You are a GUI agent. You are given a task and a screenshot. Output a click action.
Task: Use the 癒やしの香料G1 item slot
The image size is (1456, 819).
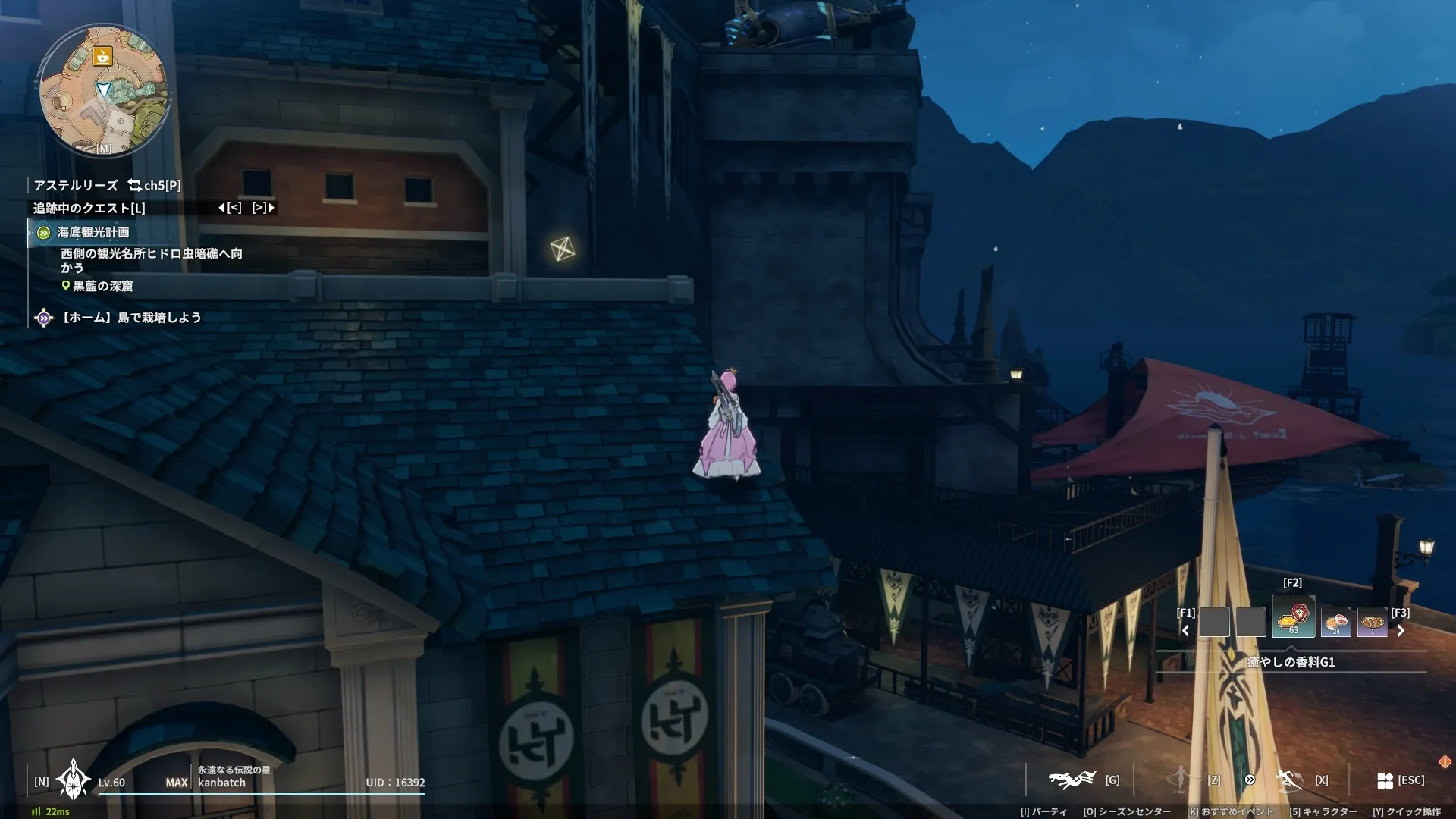pyautogui.click(x=1293, y=617)
